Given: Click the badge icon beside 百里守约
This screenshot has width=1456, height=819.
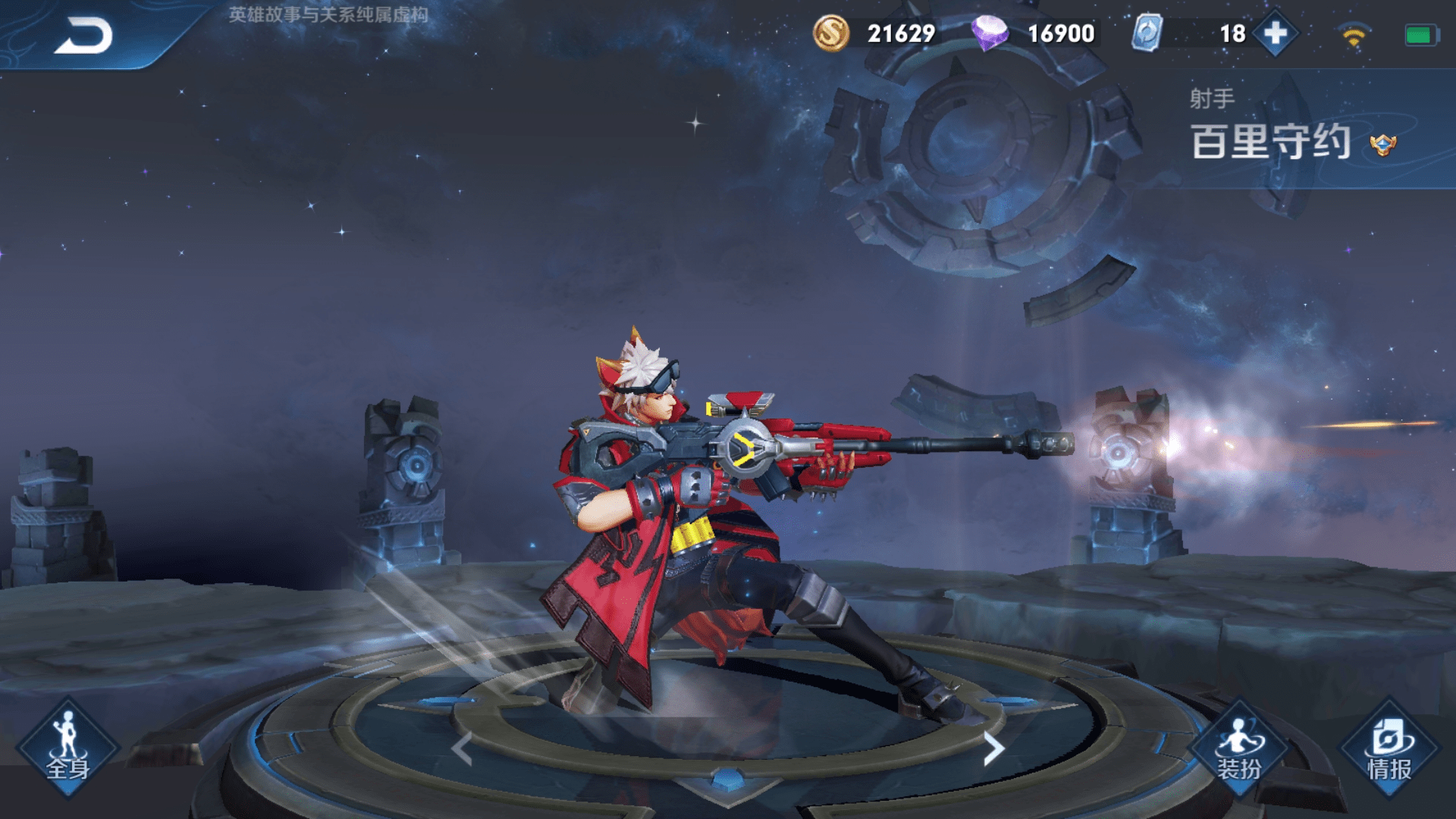Looking at the screenshot, I should coord(1383,144).
